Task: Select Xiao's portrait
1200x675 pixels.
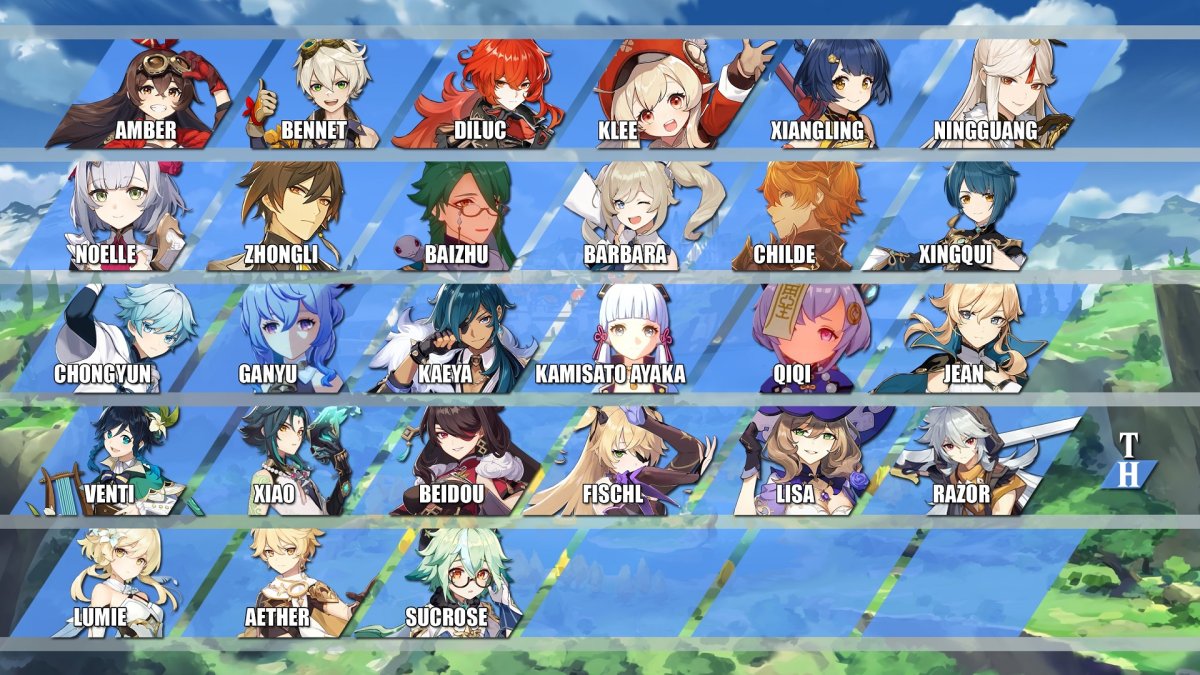Action: coord(285,460)
